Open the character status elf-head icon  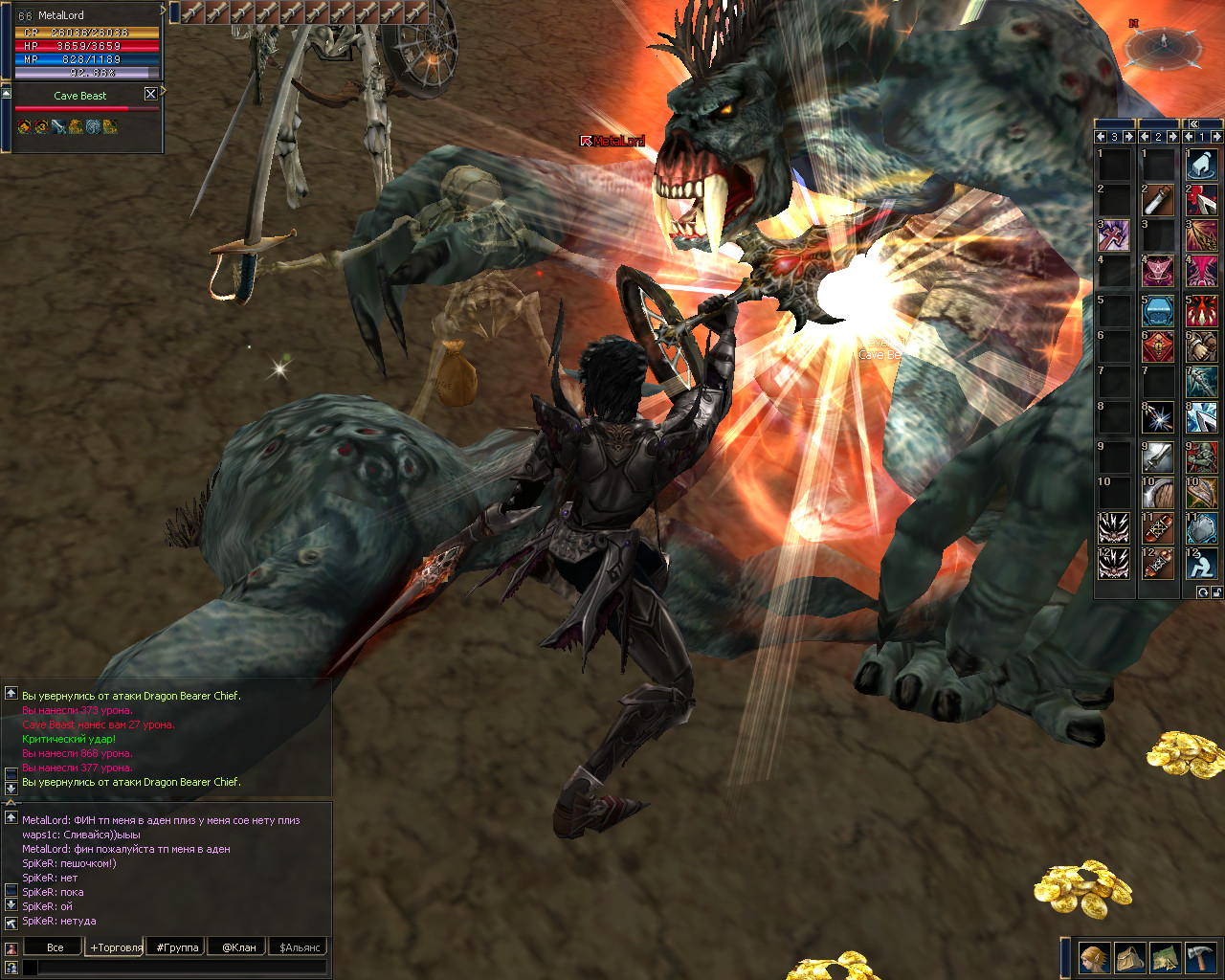[1094, 957]
